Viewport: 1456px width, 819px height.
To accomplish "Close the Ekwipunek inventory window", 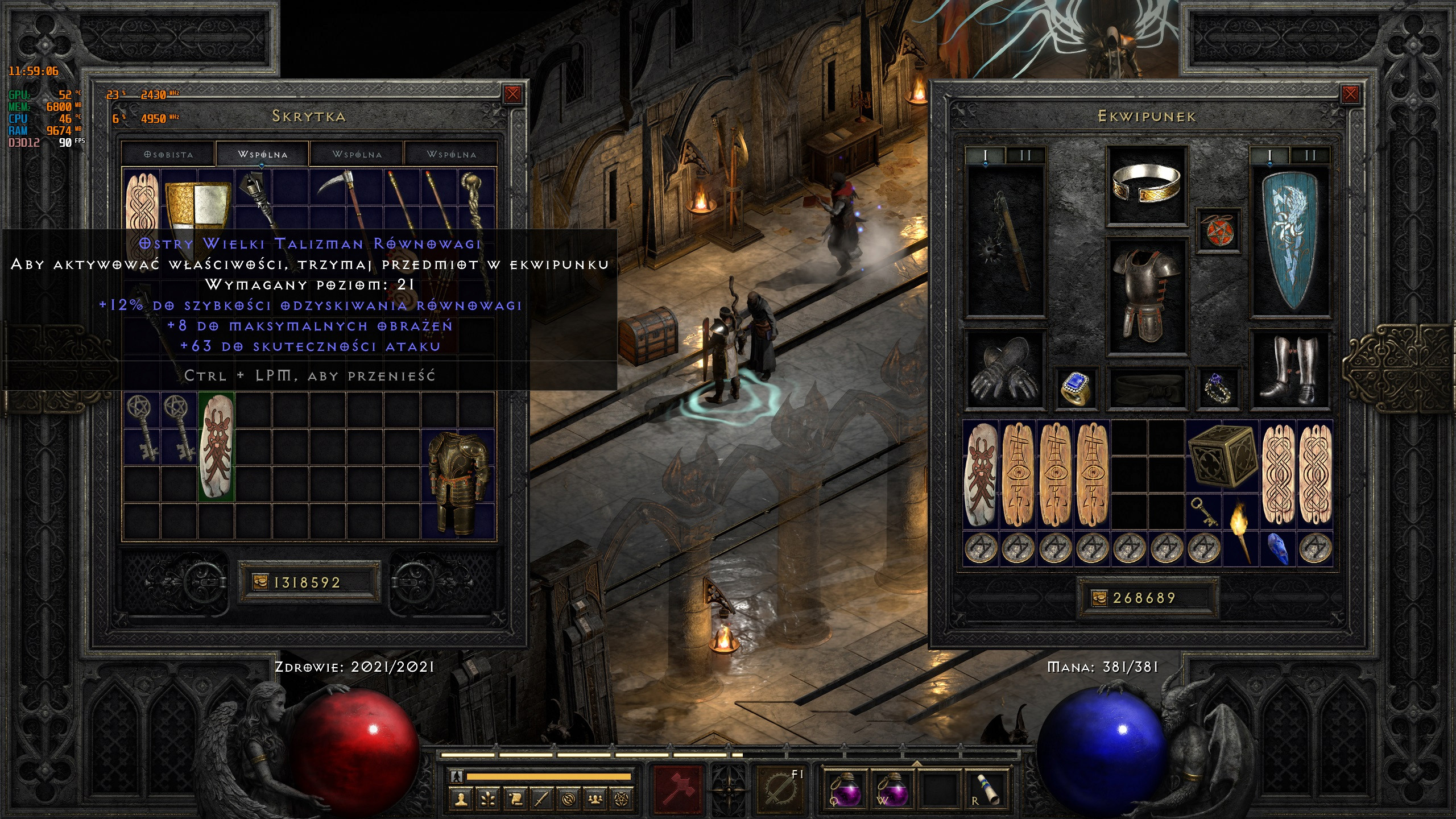I will 1350,94.
